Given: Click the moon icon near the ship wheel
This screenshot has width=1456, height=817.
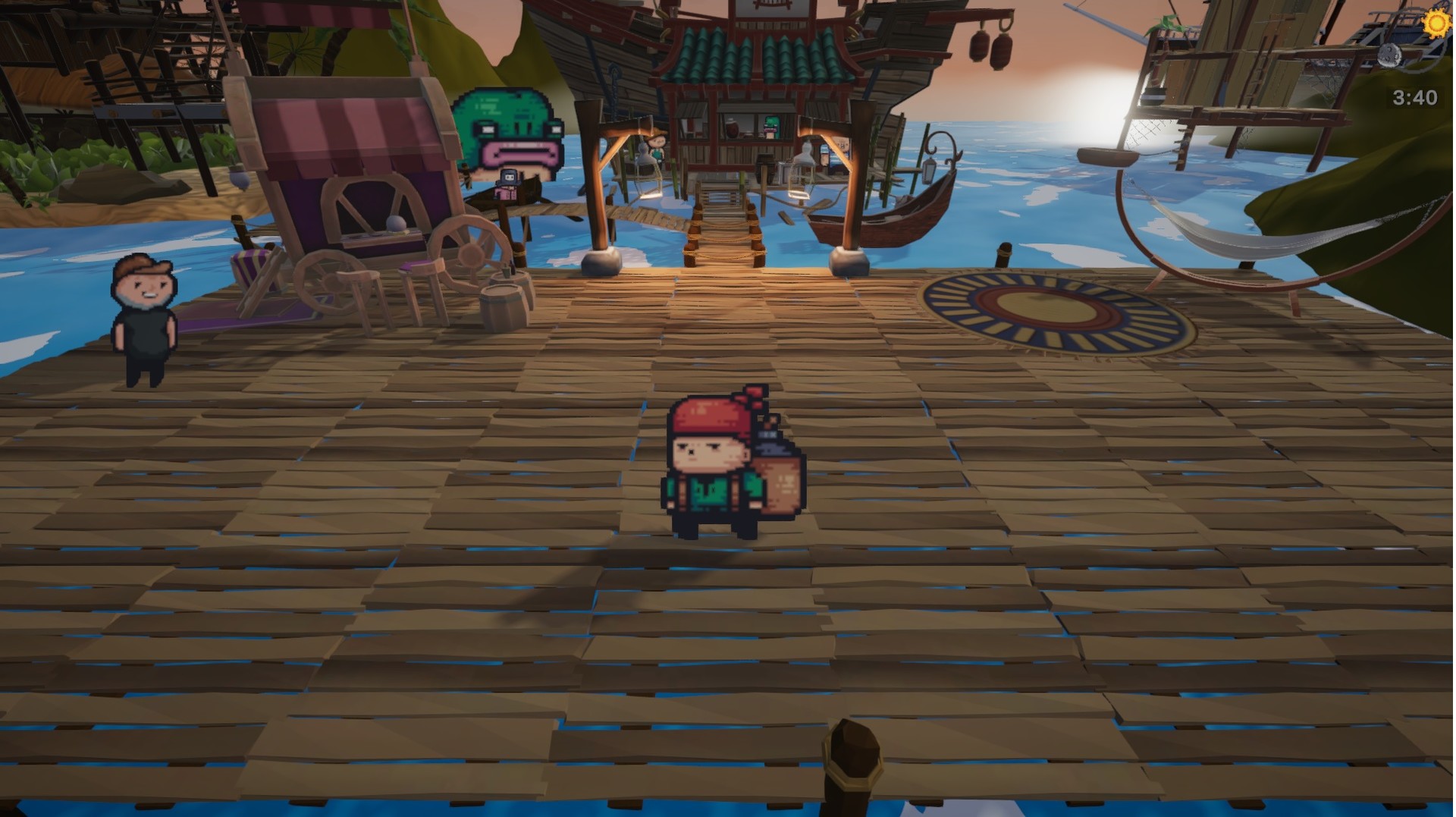Looking at the screenshot, I should pyautogui.click(x=1391, y=55).
